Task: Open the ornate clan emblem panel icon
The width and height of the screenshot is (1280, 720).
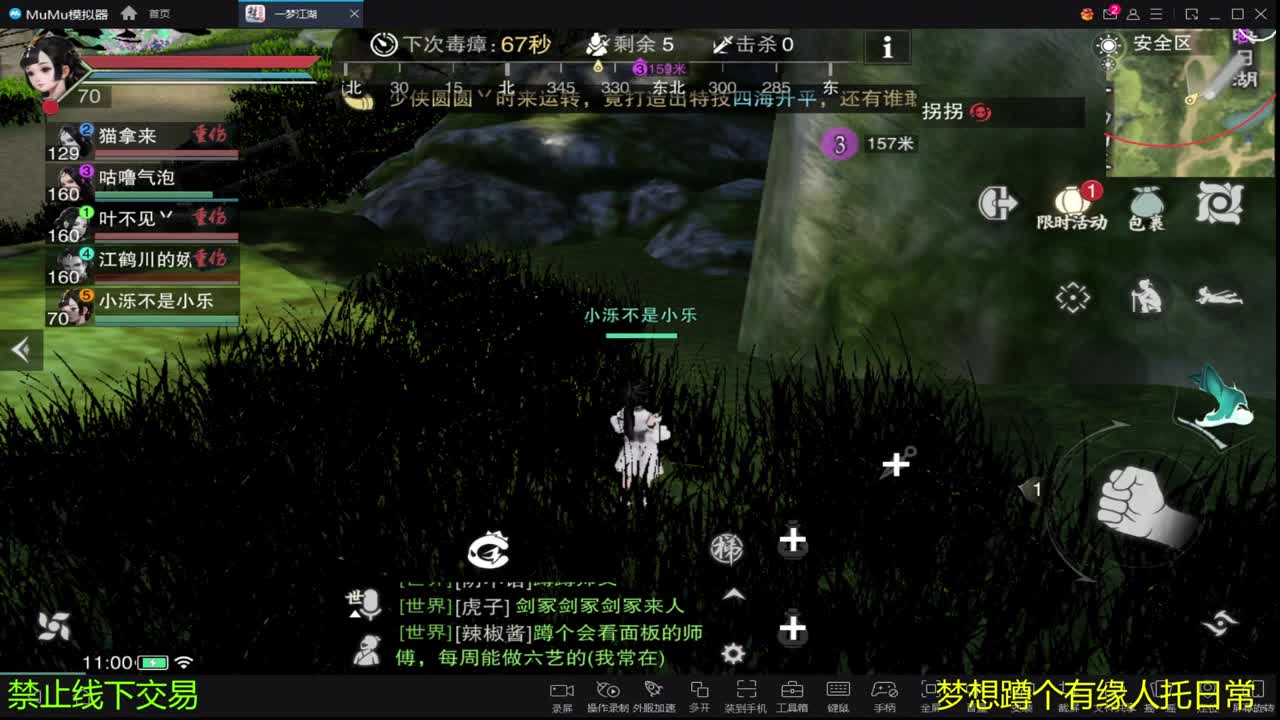Action: tap(1221, 203)
